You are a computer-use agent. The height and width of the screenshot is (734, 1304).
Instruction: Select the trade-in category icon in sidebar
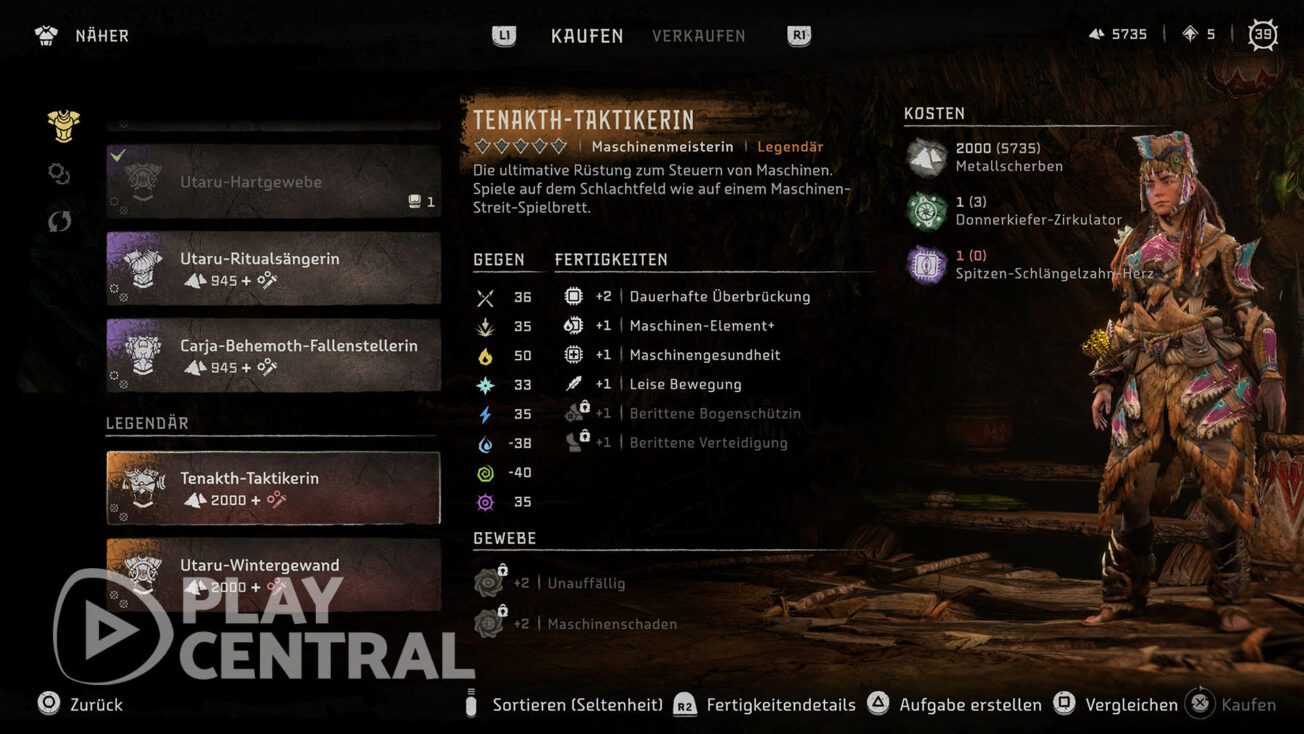click(x=58, y=221)
